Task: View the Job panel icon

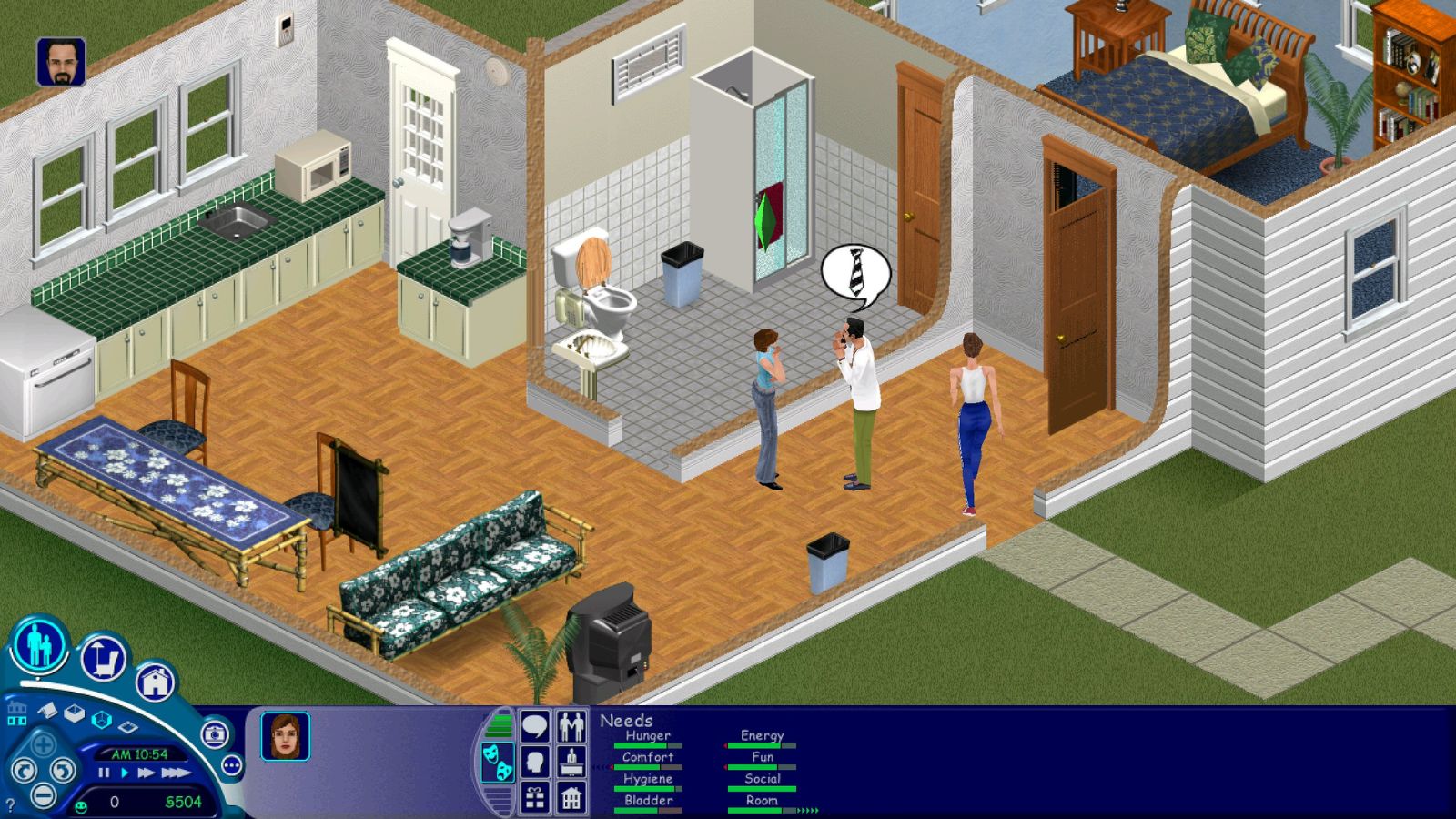Action: pos(571,761)
